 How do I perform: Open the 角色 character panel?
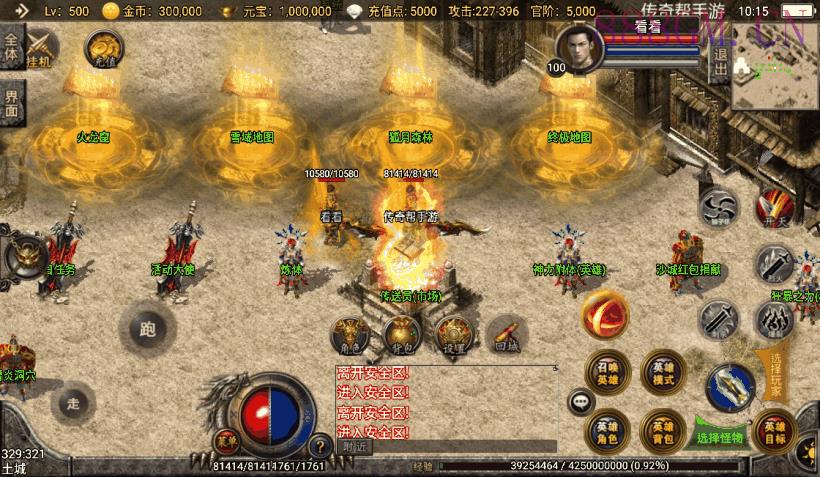[x=349, y=334]
